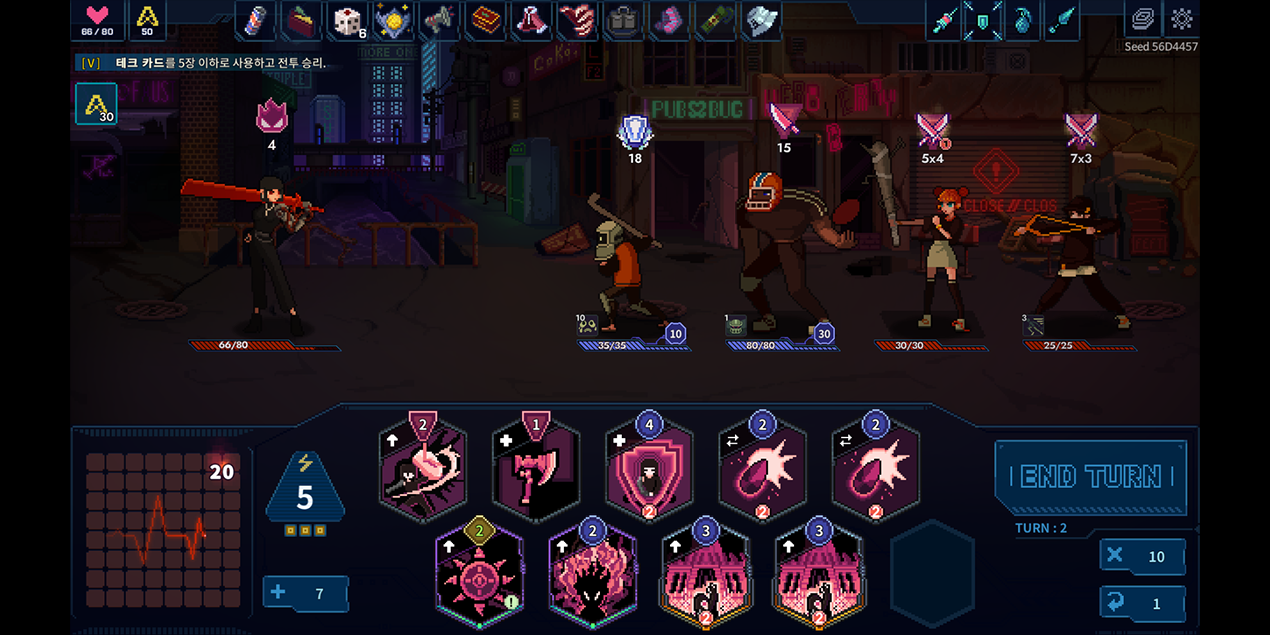Inspect the white dice relic
This screenshot has width=1270, height=635.
[x=347, y=21]
